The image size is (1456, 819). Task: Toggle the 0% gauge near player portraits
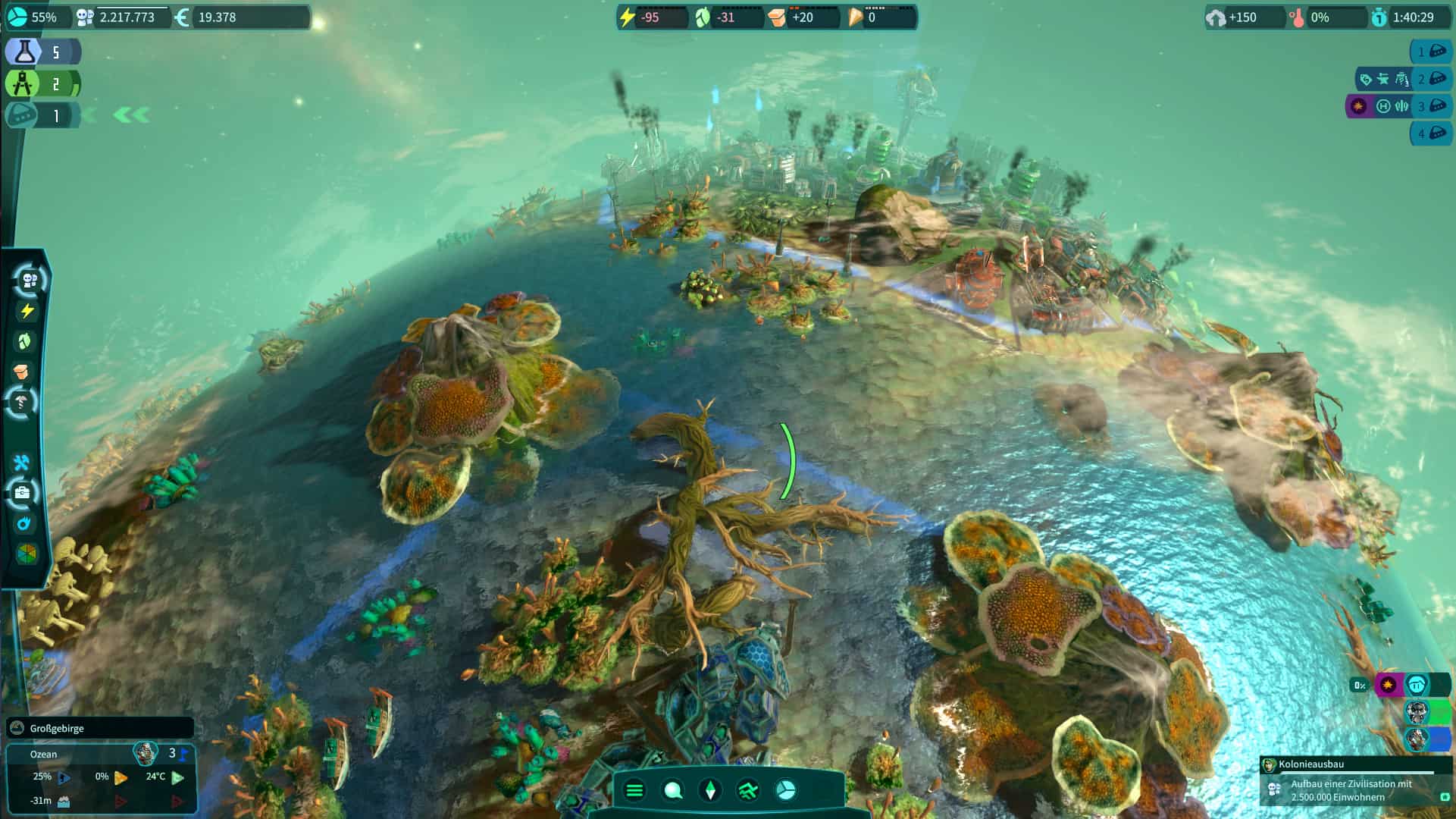coord(1359,685)
